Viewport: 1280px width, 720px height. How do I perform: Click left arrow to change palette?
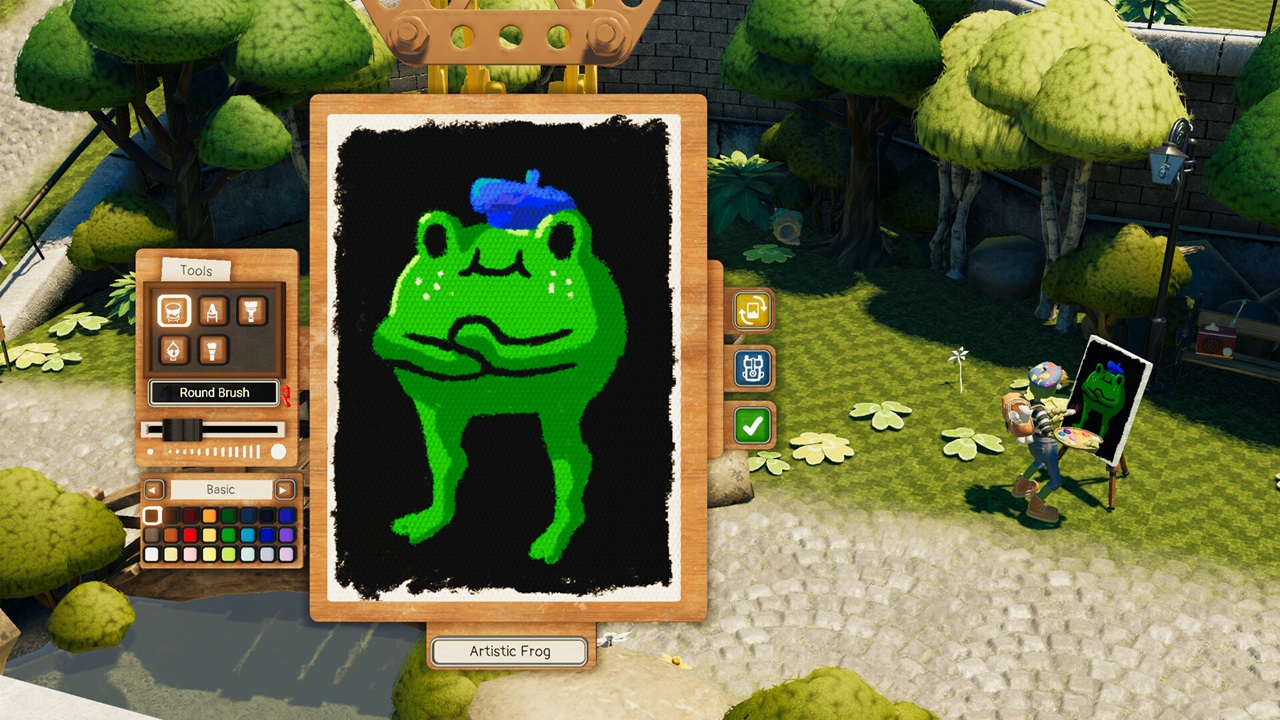click(152, 489)
